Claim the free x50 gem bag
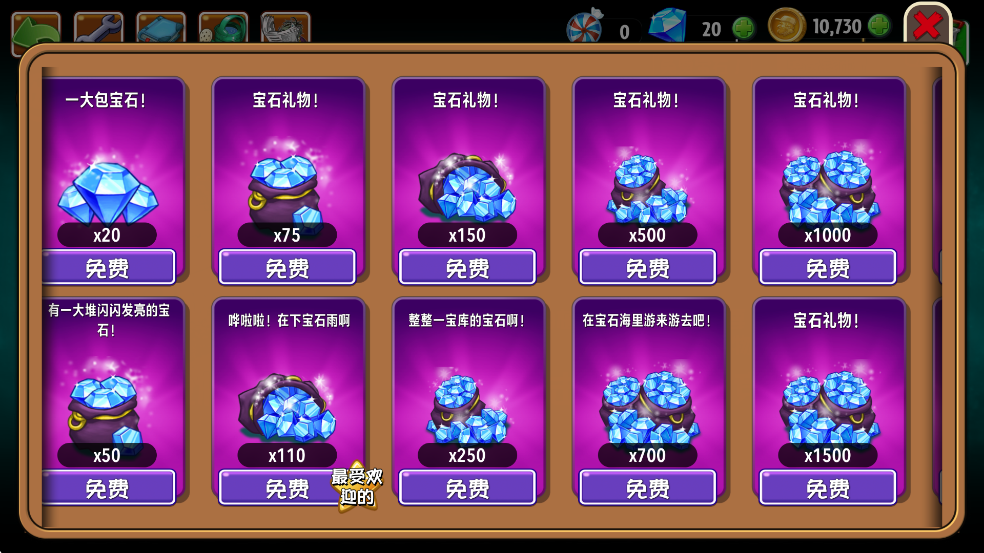Screen dimensions: 984x553 point(108,488)
